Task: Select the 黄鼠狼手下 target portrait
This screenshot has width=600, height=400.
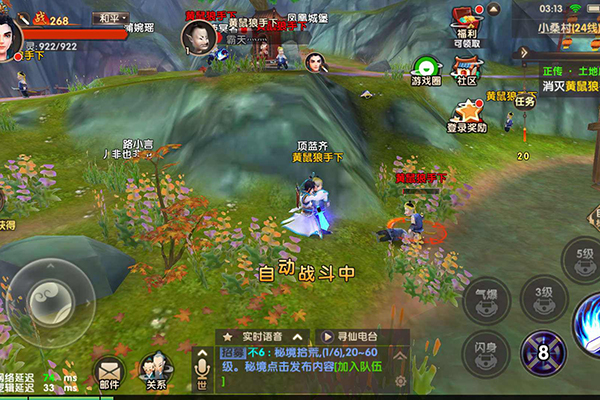Action: tap(196, 37)
